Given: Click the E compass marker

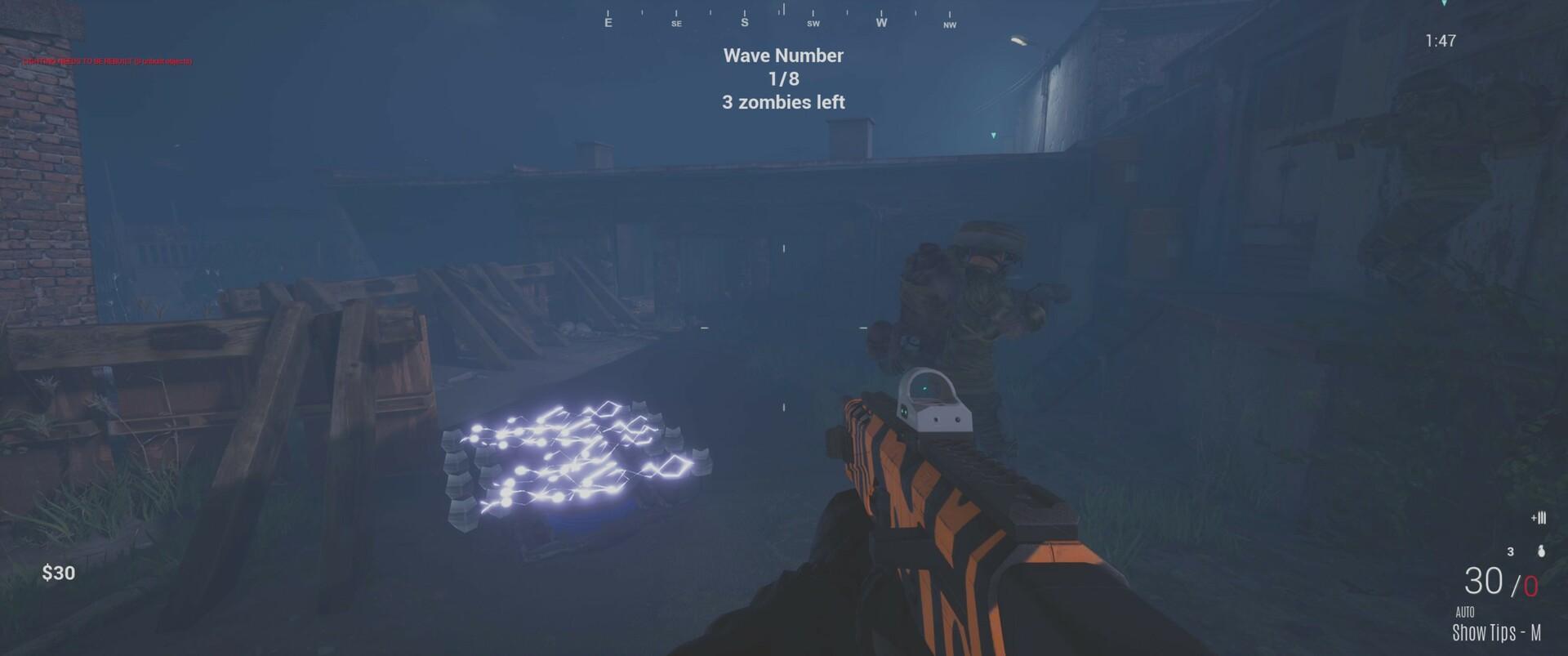Looking at the screenshot, I should (x=608, y=22).
